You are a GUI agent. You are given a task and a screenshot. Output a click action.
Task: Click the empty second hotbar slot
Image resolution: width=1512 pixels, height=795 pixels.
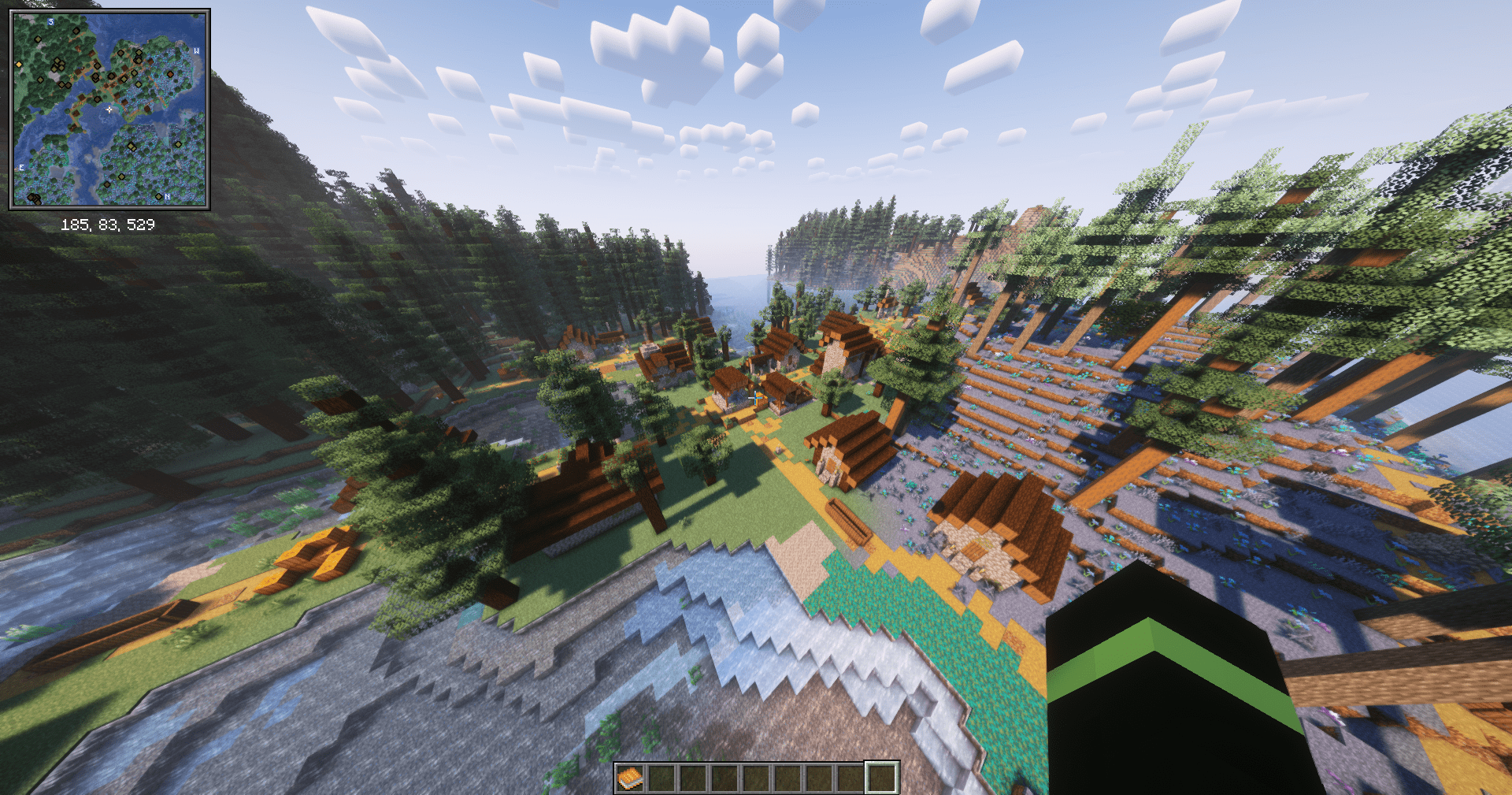pyautogui.click(x=661, y=779)
